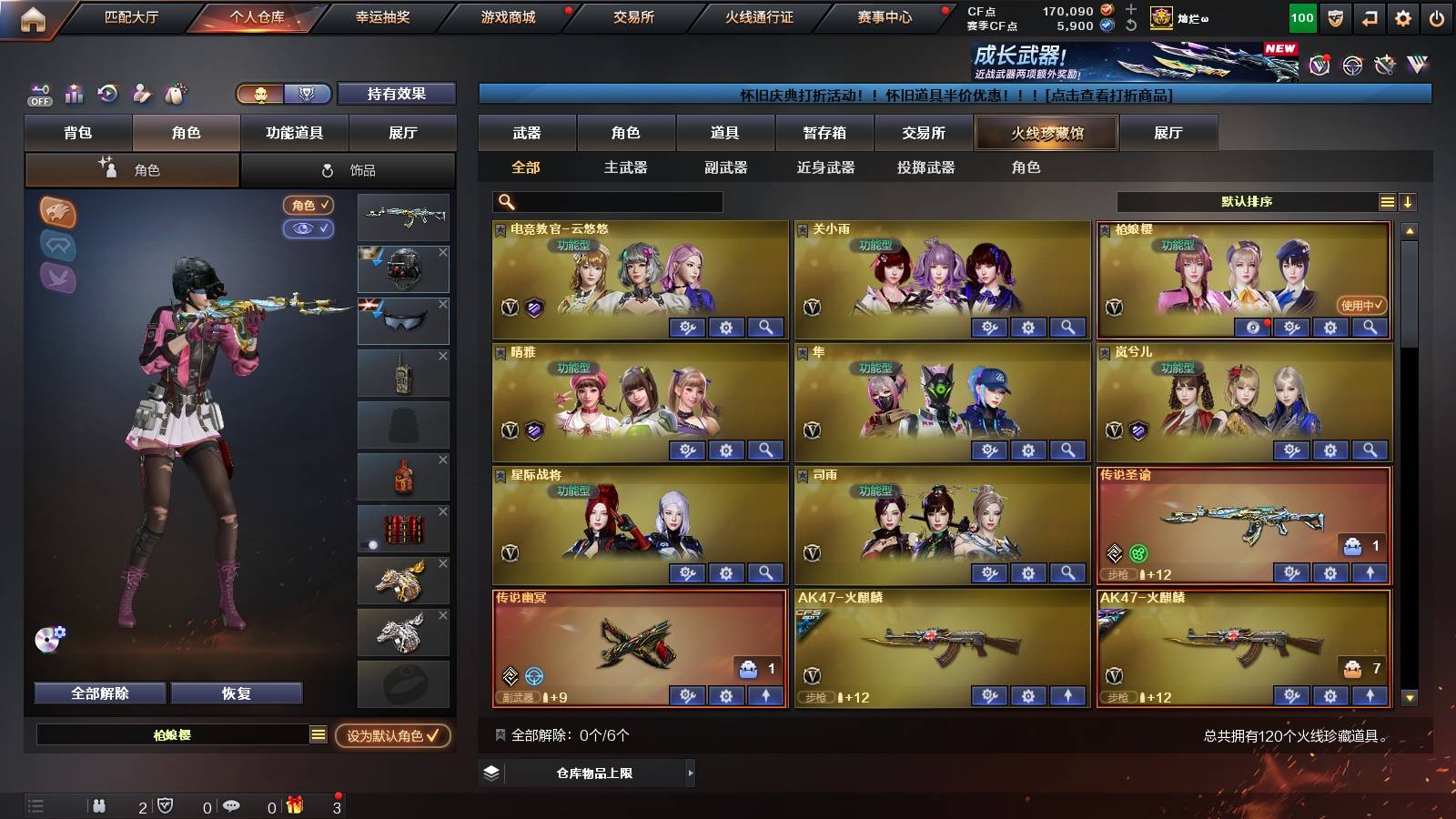
Task: Open the settings gear icon top right
Action: pos(1402,16)
